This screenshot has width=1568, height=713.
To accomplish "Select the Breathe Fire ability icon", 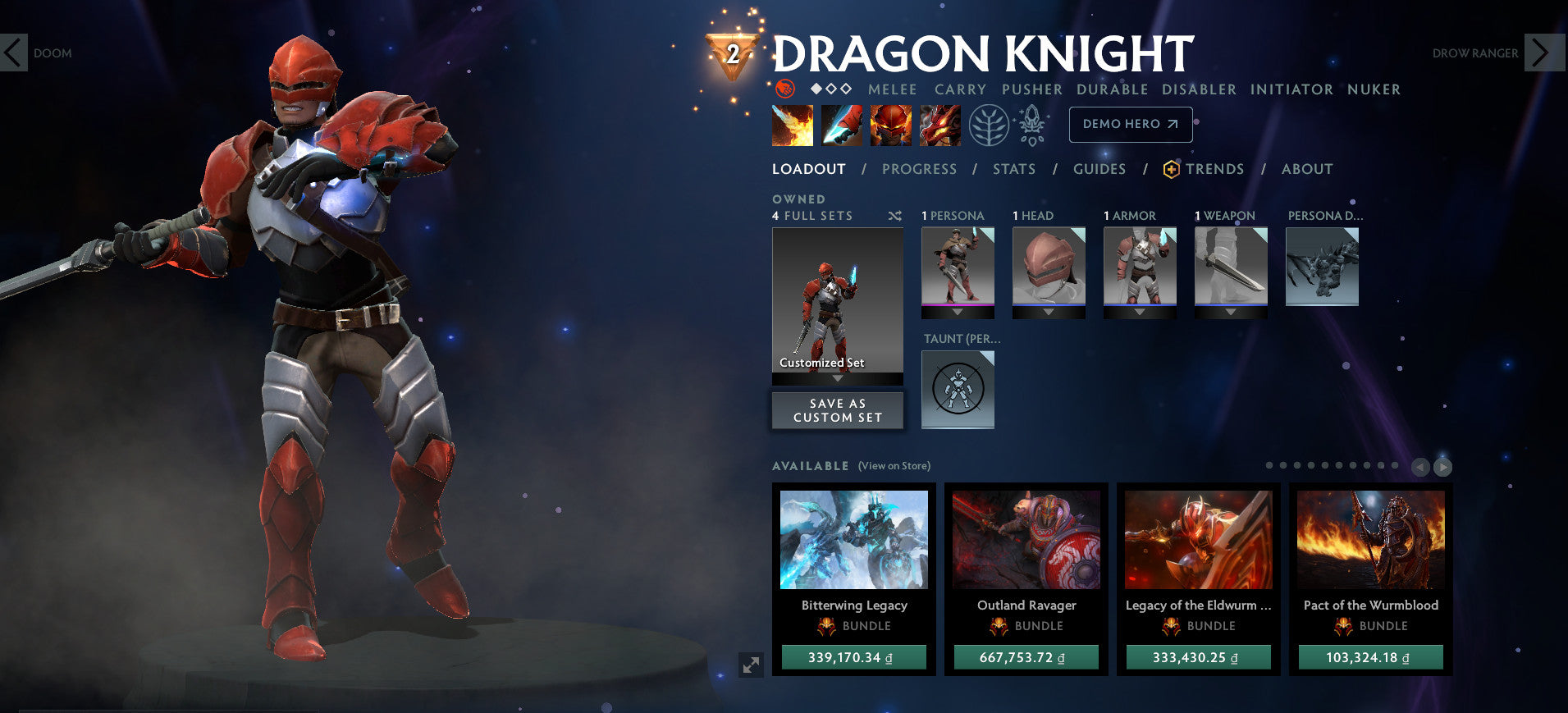I will [x=790, y=125].
